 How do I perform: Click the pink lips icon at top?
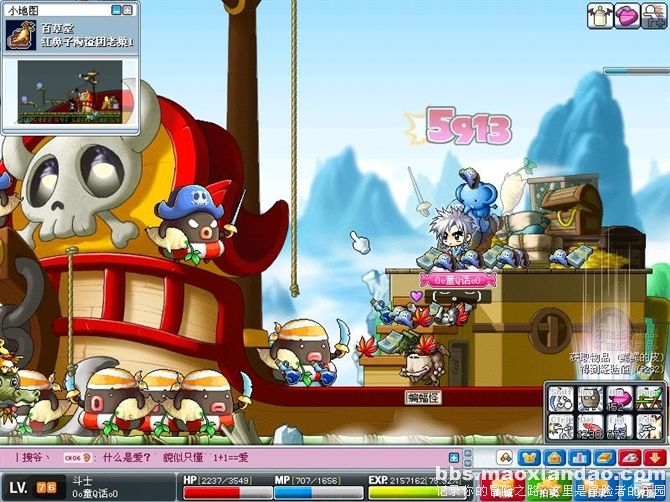(x=627, y=15)
